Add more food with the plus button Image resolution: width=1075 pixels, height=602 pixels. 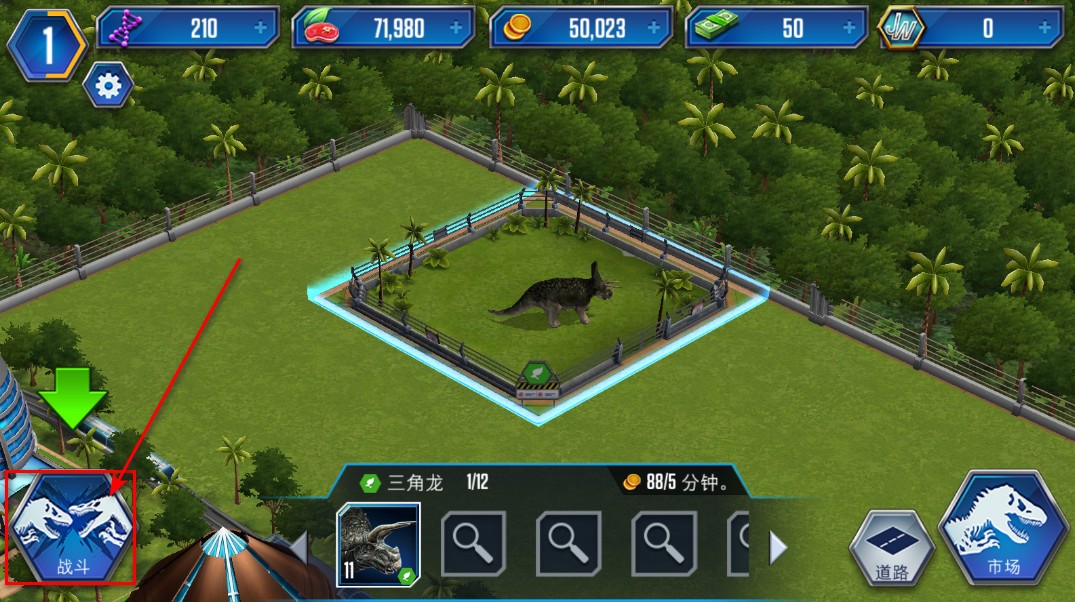pyautogui.click(x=457, y=29)
